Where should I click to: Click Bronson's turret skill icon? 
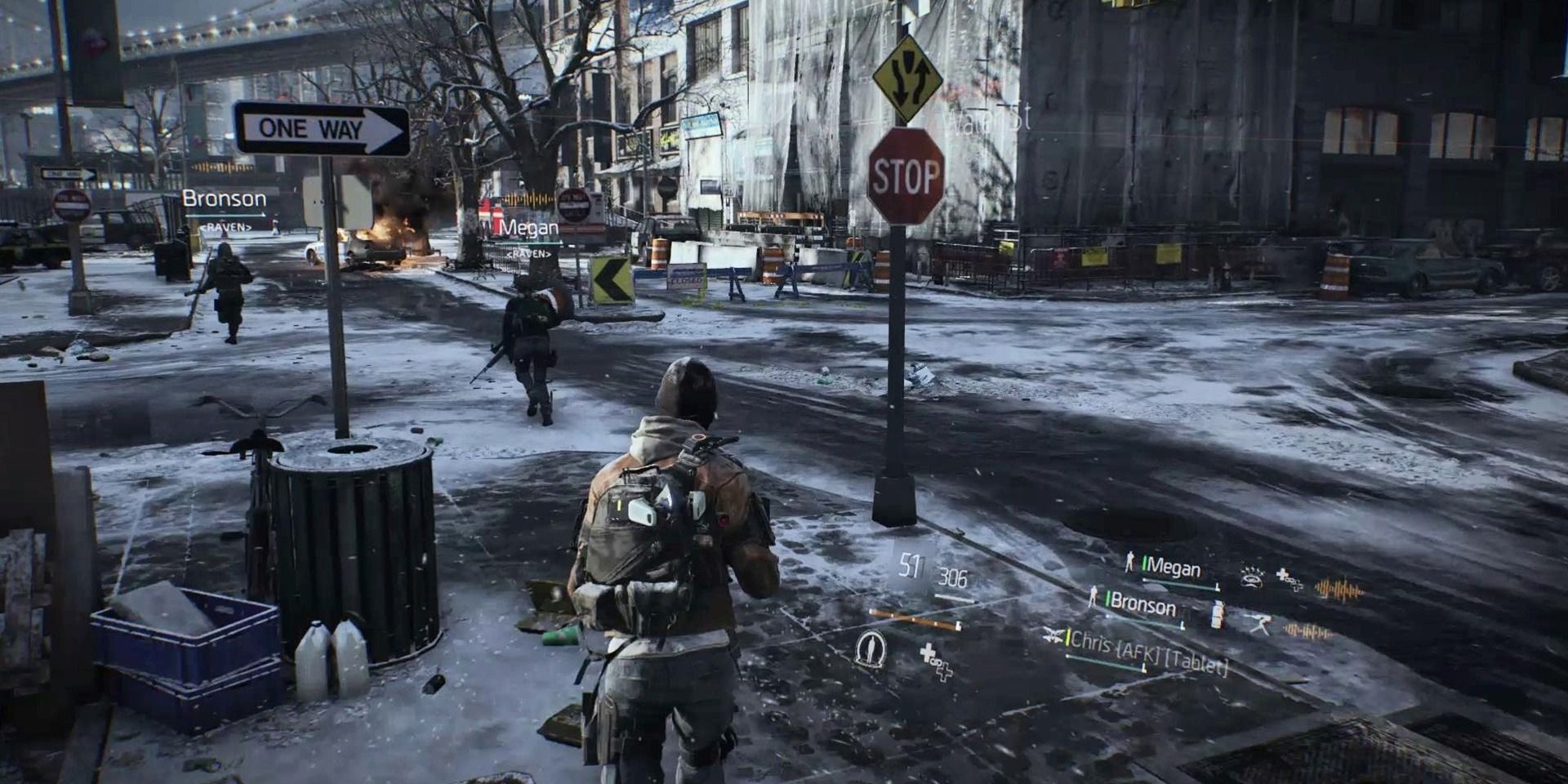(1258, 624)
